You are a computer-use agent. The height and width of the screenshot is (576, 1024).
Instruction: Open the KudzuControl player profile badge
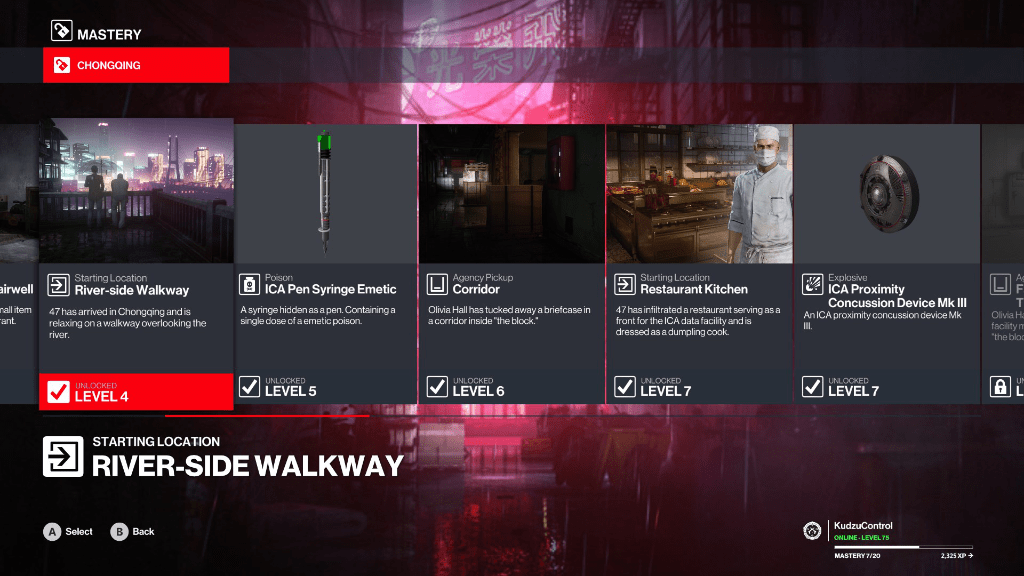(x=813, y=530)
